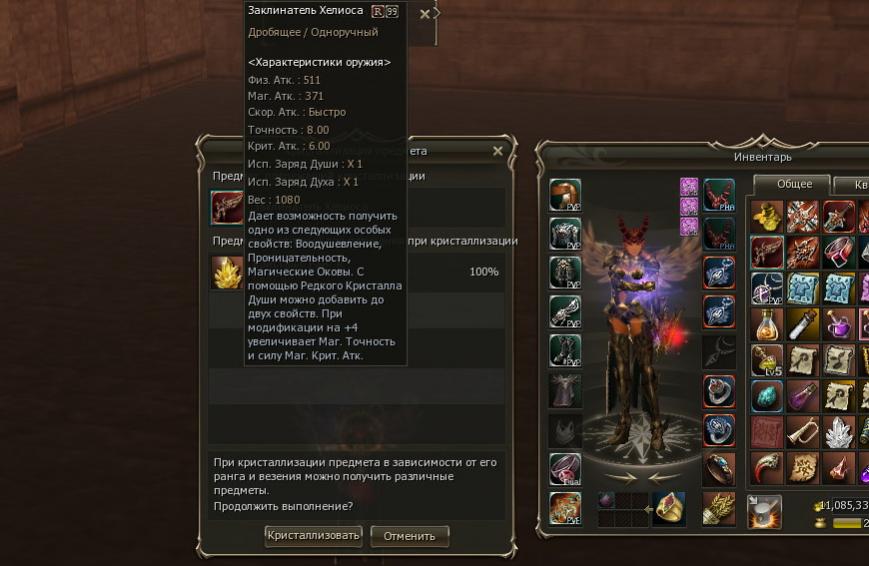Confirm with the Кристаллизовать button
The image size is (869, 566).
[x=313, y=536]
